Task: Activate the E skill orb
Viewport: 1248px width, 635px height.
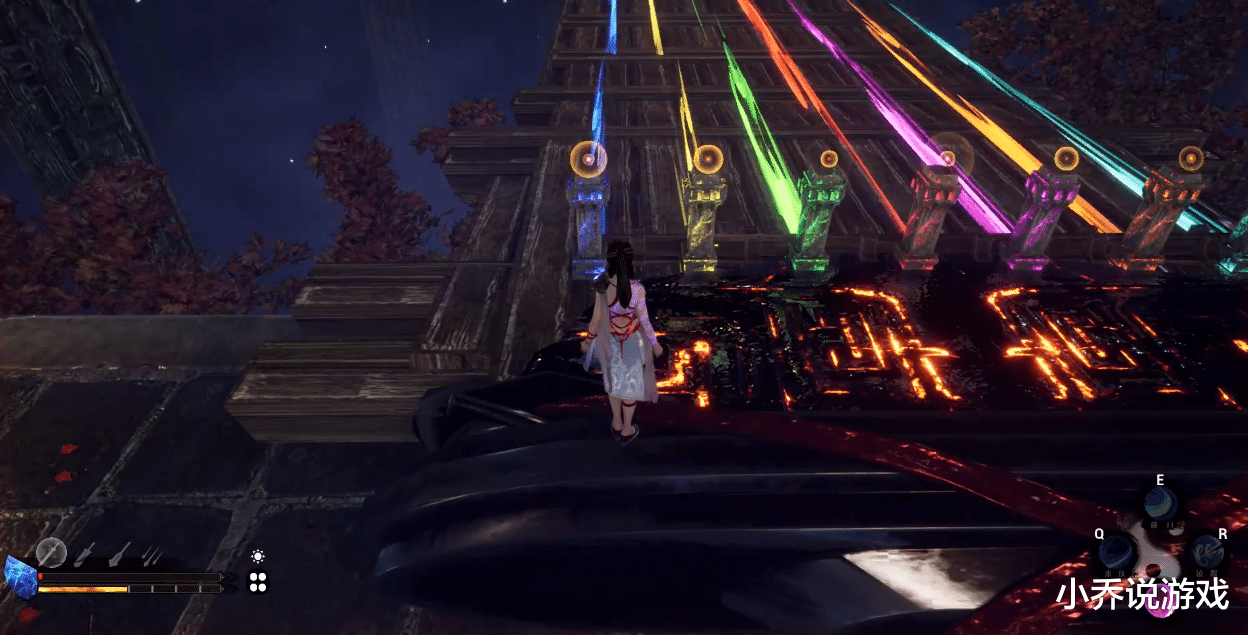Action: [1160, 503]
